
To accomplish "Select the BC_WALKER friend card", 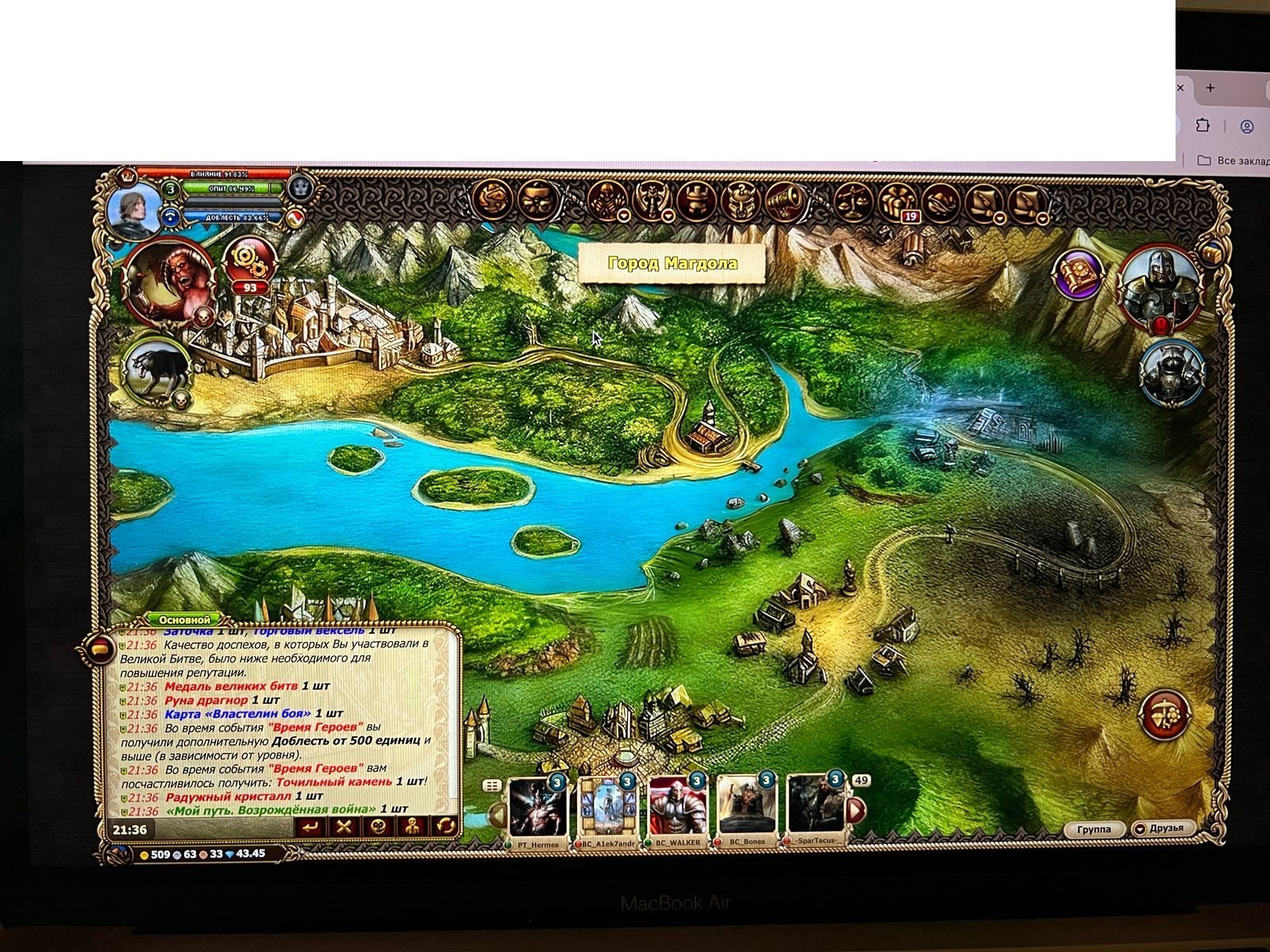I will (x=677, y=810).
